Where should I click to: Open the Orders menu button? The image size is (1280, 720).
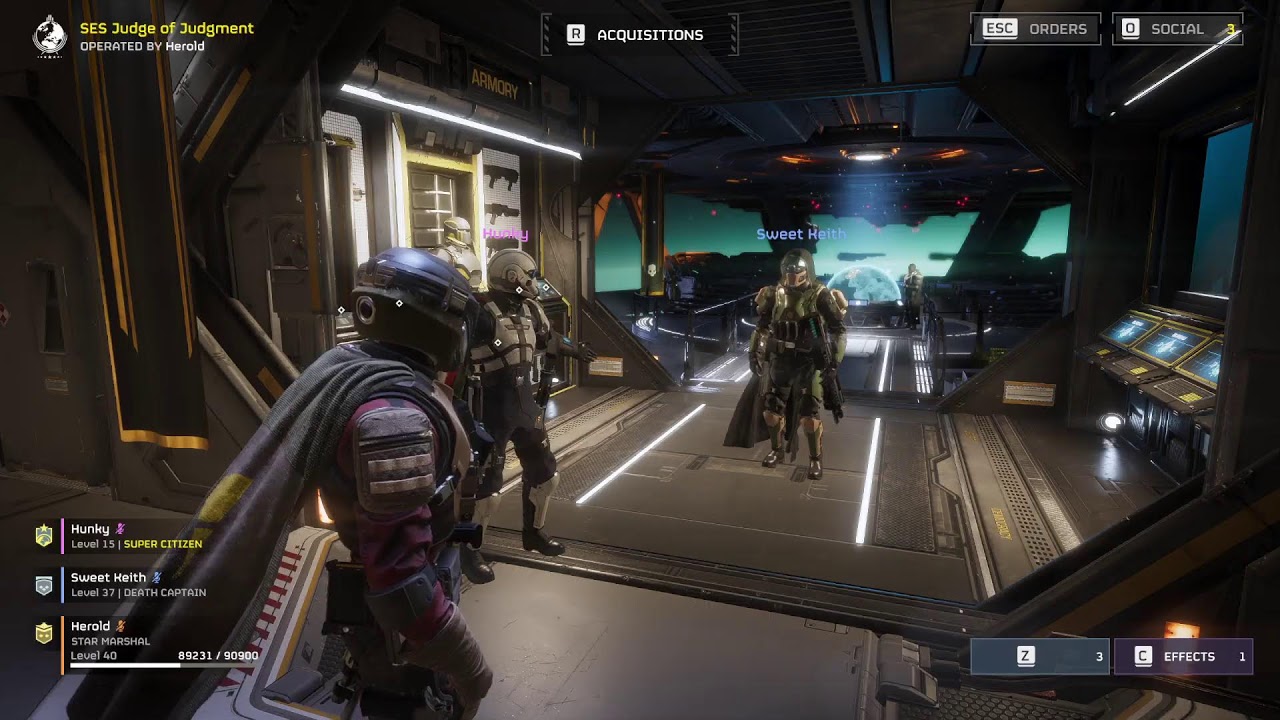point(1035,29)
